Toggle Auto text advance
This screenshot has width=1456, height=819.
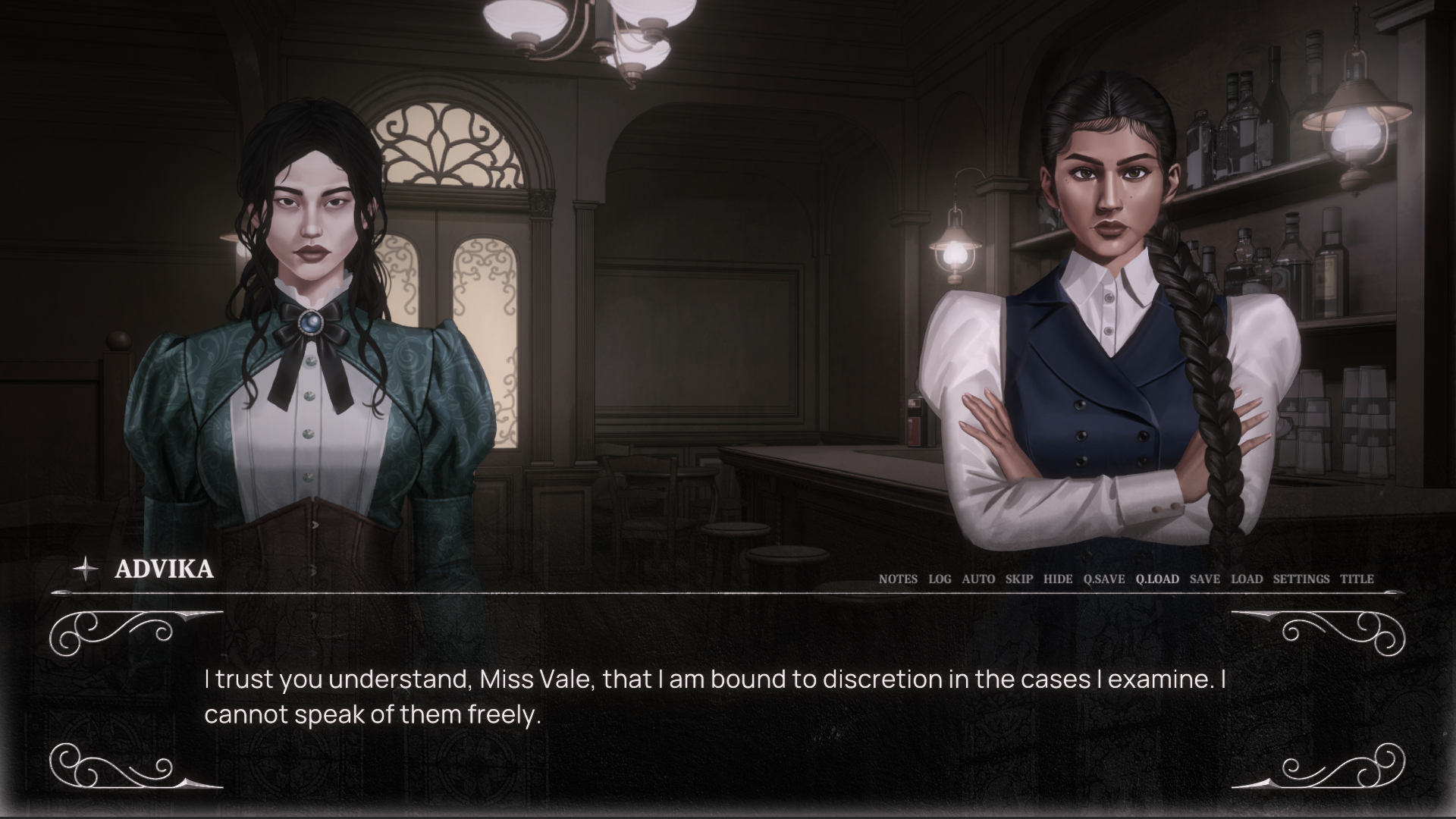click(x=978, y=579)
